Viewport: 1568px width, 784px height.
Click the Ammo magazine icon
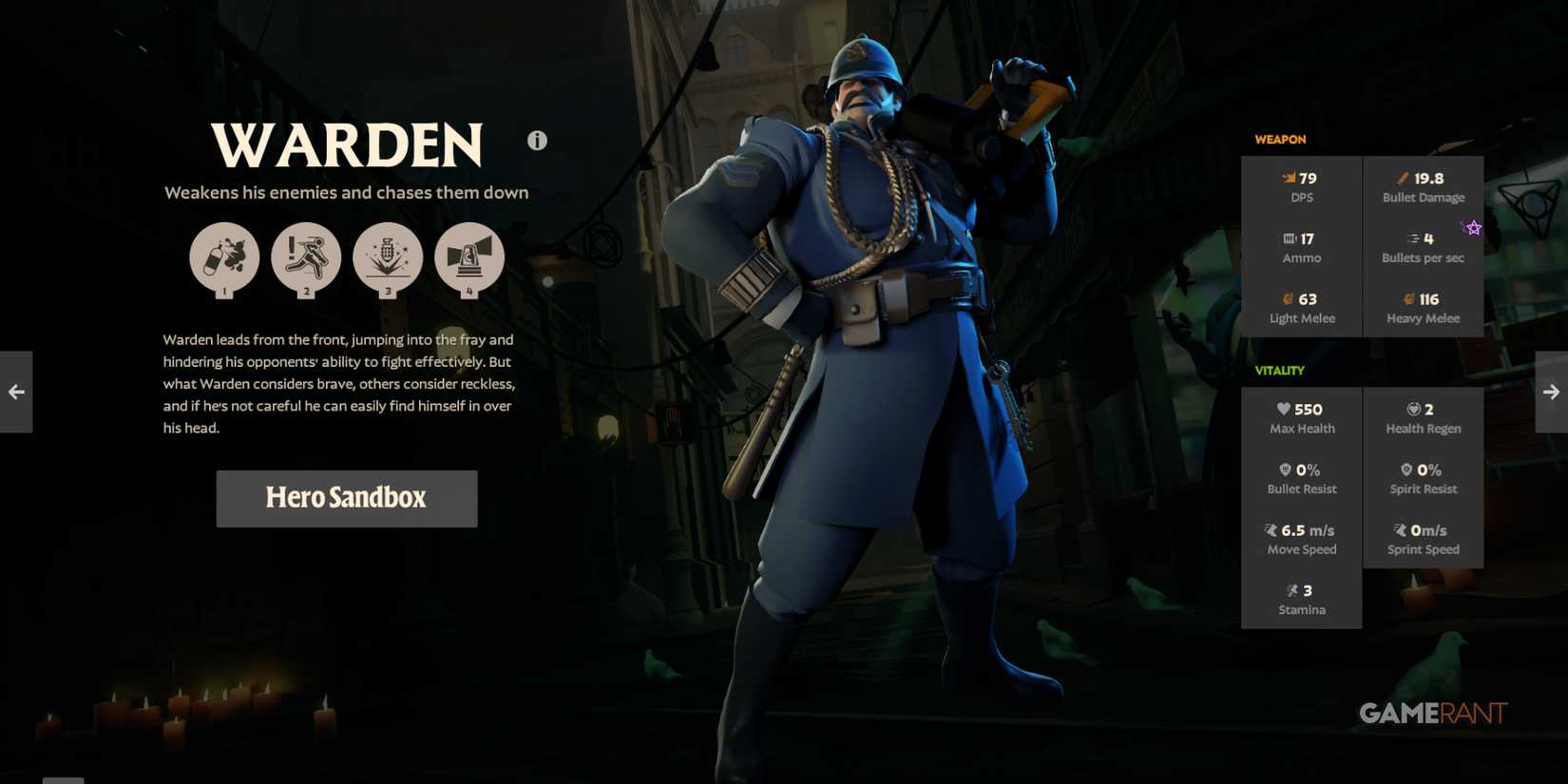[1288, 238]
